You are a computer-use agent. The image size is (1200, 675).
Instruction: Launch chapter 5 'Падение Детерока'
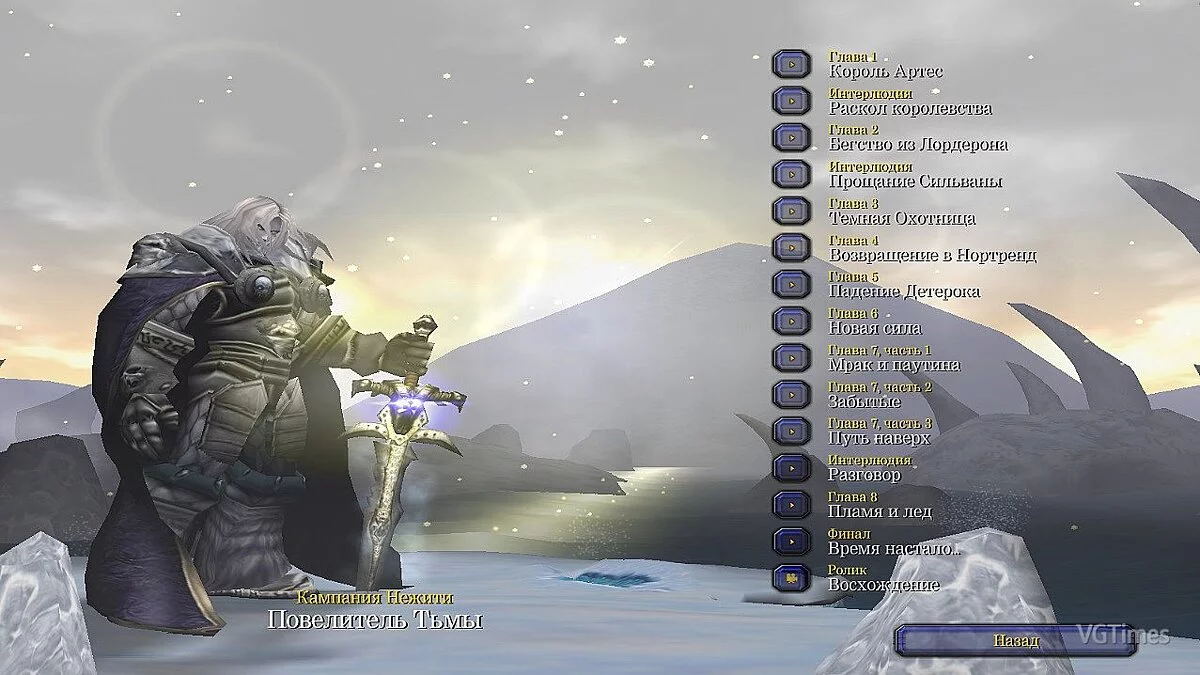pyautogui.click(x=791, y=284)
